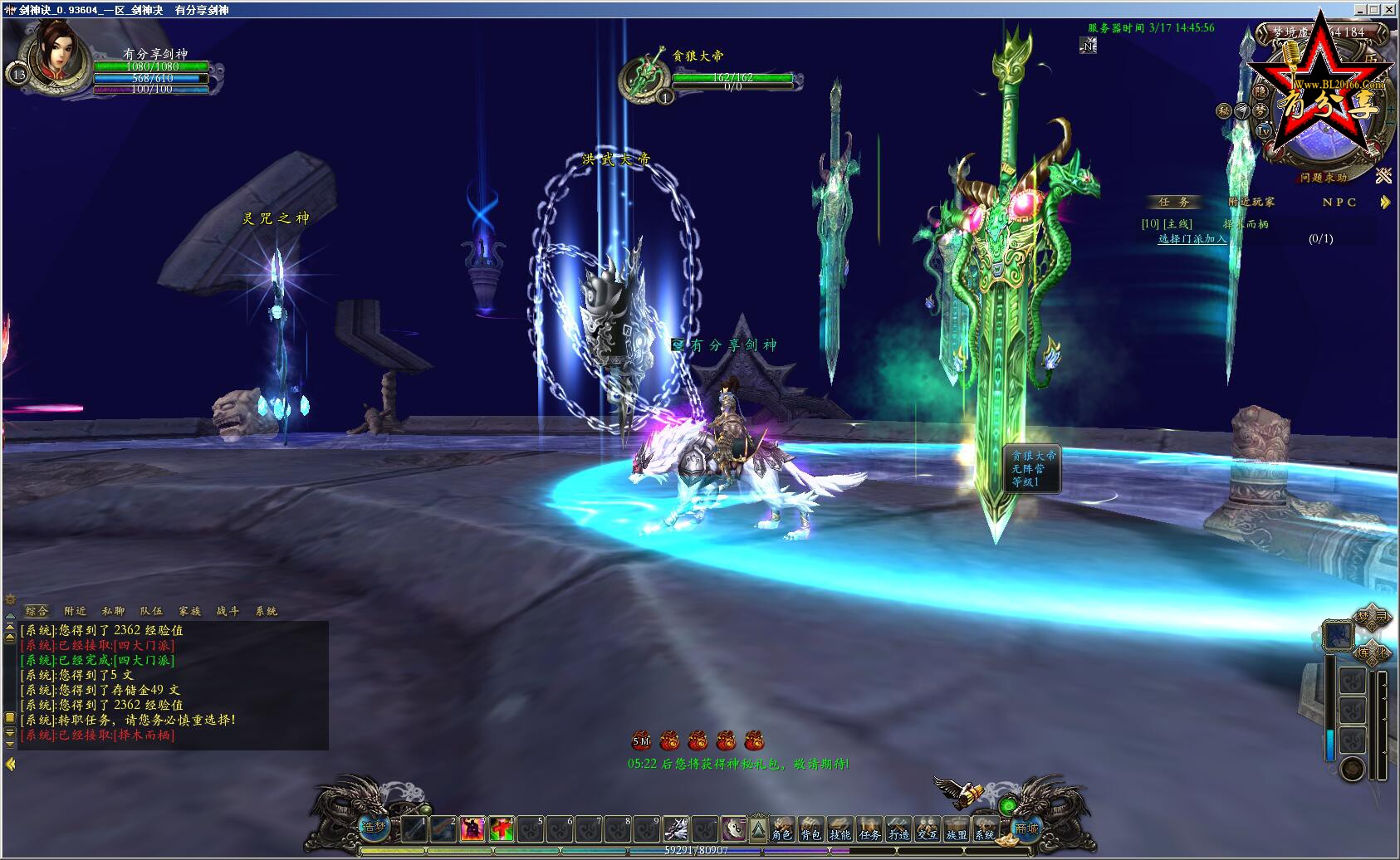Activate the red flame skill in hotbar slot 3
The height and width of the screenshot is (860, 1400).
(x=472, y=828)
